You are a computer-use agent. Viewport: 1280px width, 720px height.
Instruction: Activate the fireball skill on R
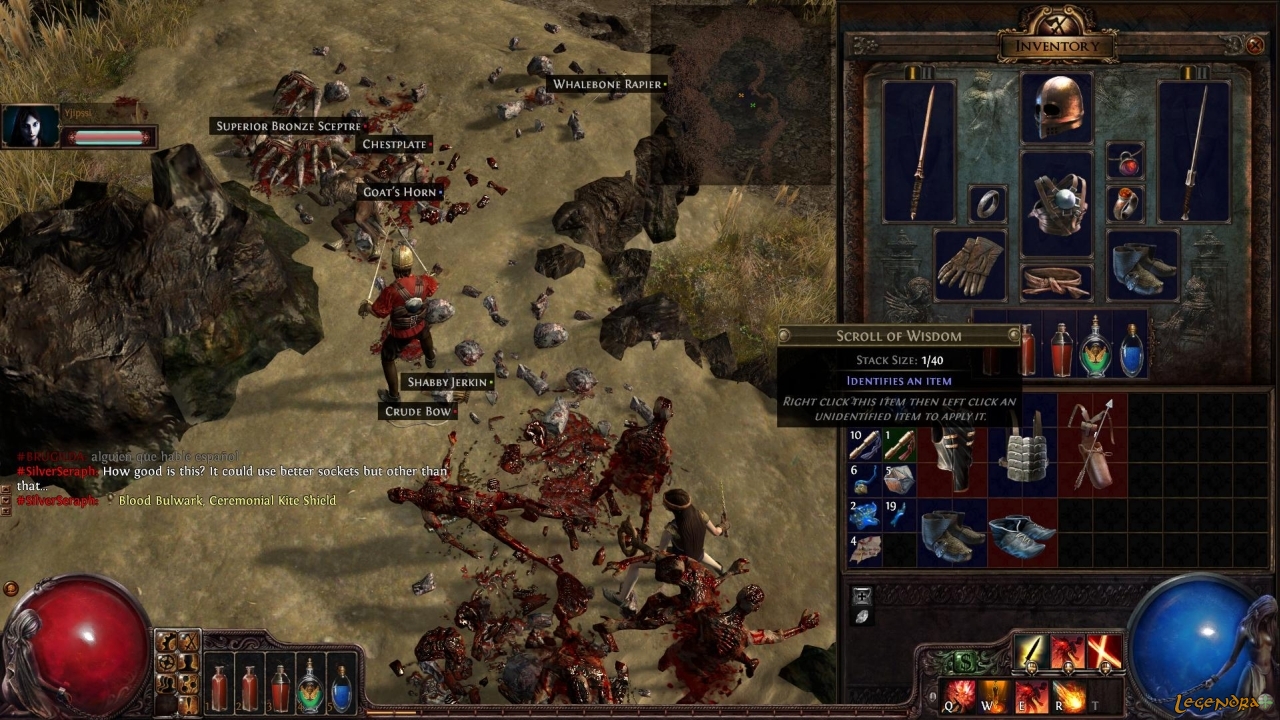1068,694
